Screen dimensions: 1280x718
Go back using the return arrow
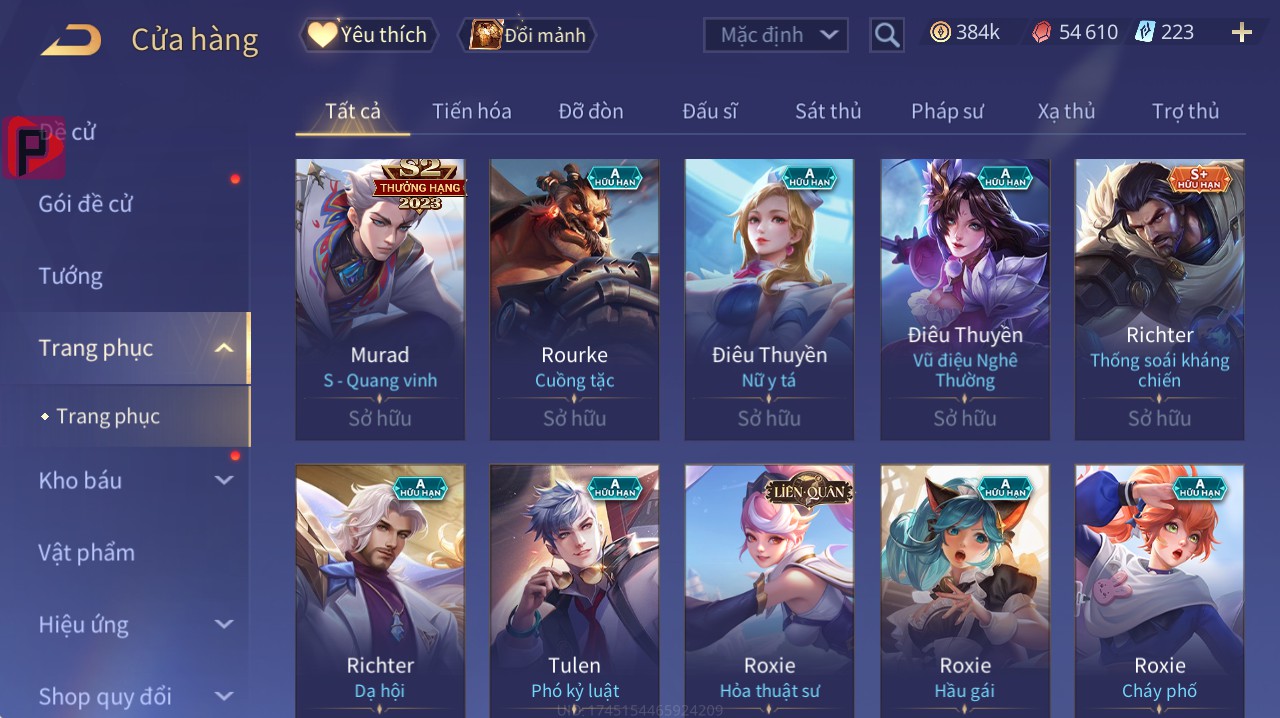71,40
